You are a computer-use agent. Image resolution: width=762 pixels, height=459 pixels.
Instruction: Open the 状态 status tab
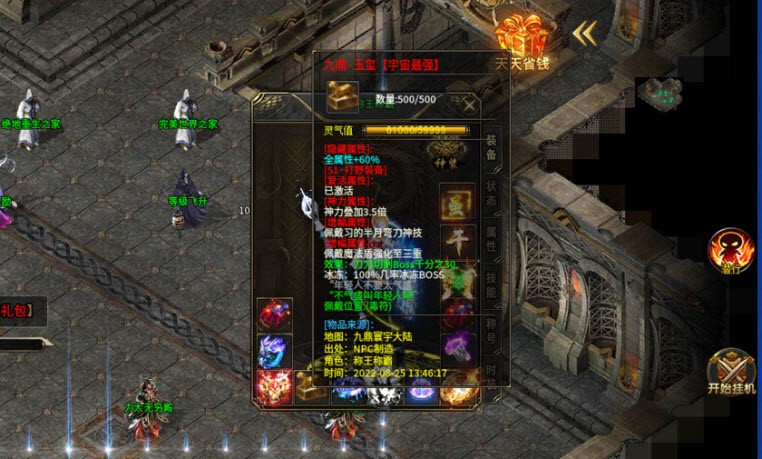[x=491, y=199]
